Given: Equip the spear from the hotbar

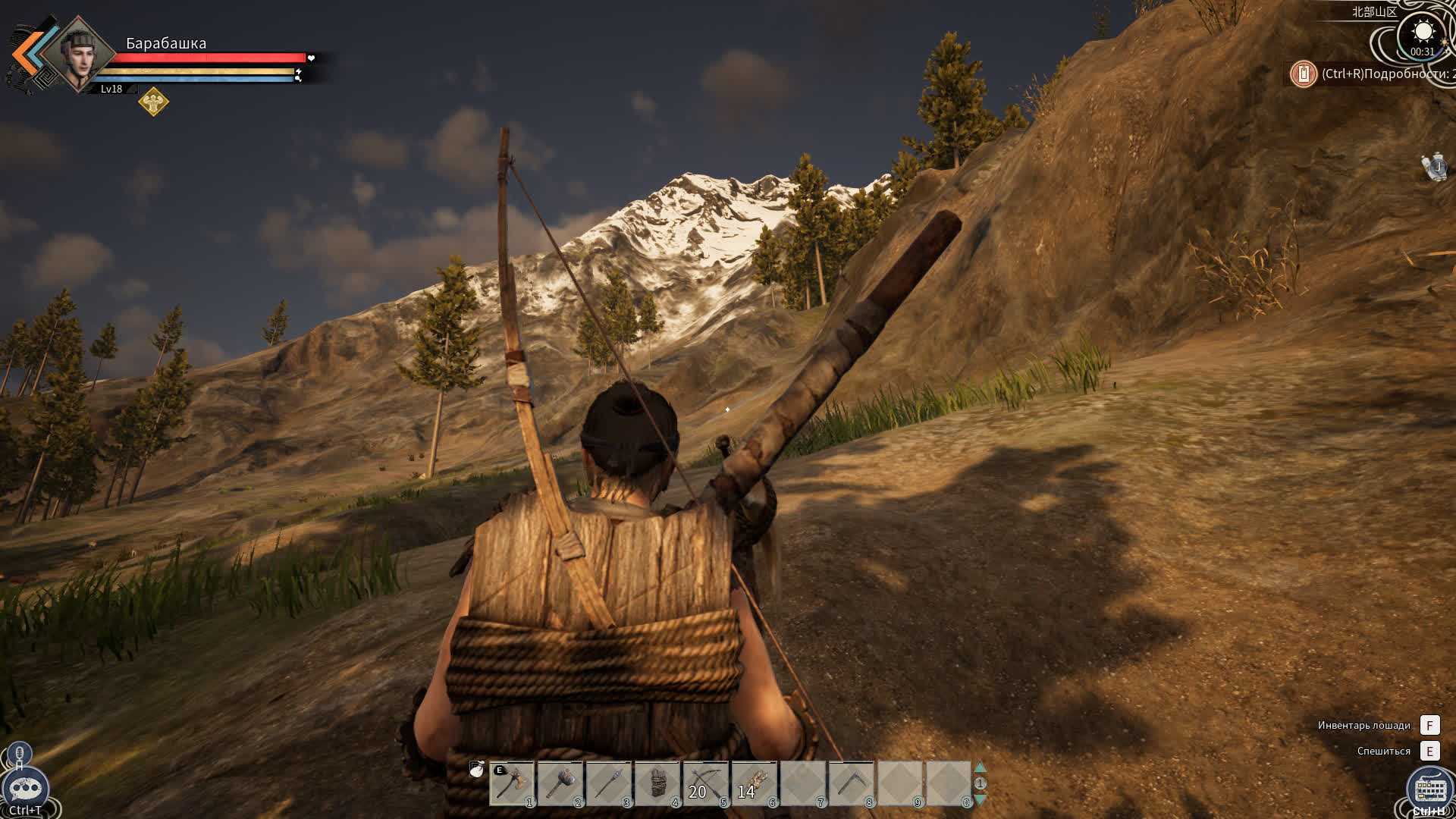Looking at the screenshot, I should pos(608,784).
